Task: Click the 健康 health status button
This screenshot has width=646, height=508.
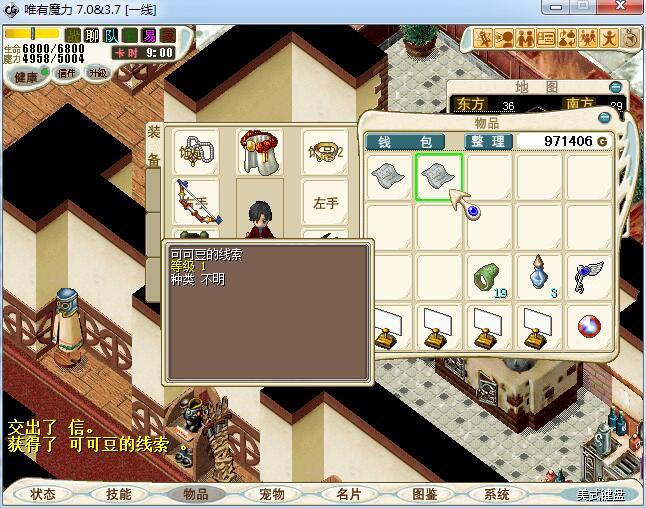Action: [25, 76]
